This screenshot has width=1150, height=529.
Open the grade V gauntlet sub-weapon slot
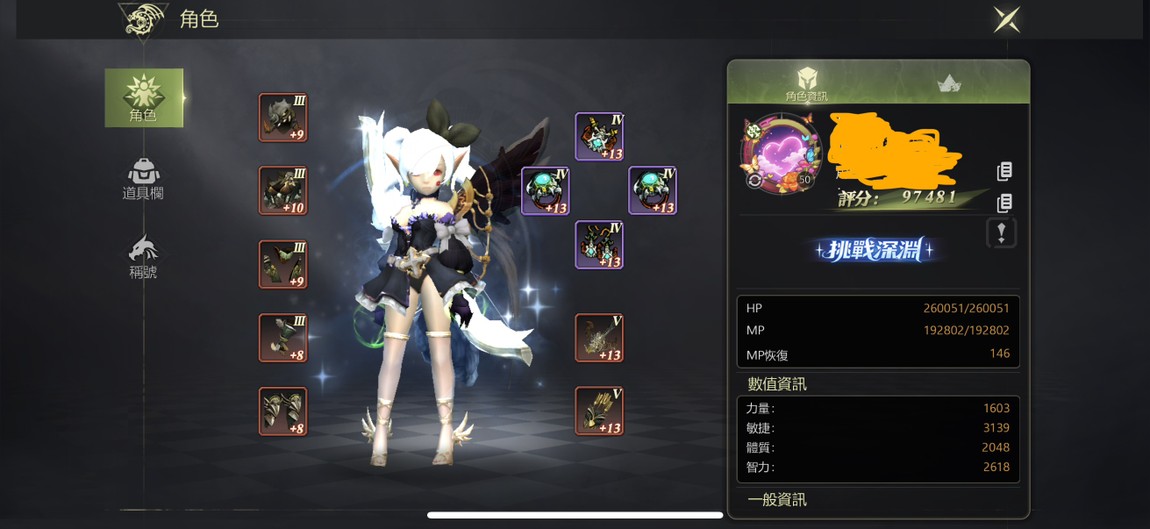point(600,411)
